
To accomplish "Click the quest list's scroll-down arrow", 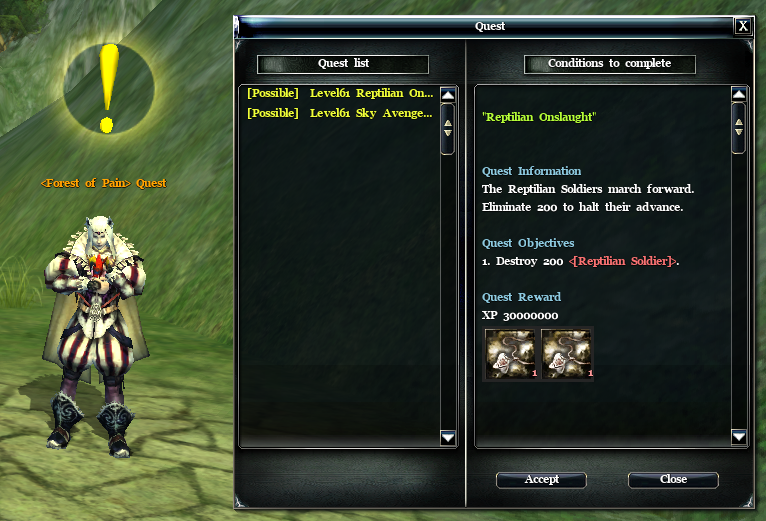I will pos(448,437).
